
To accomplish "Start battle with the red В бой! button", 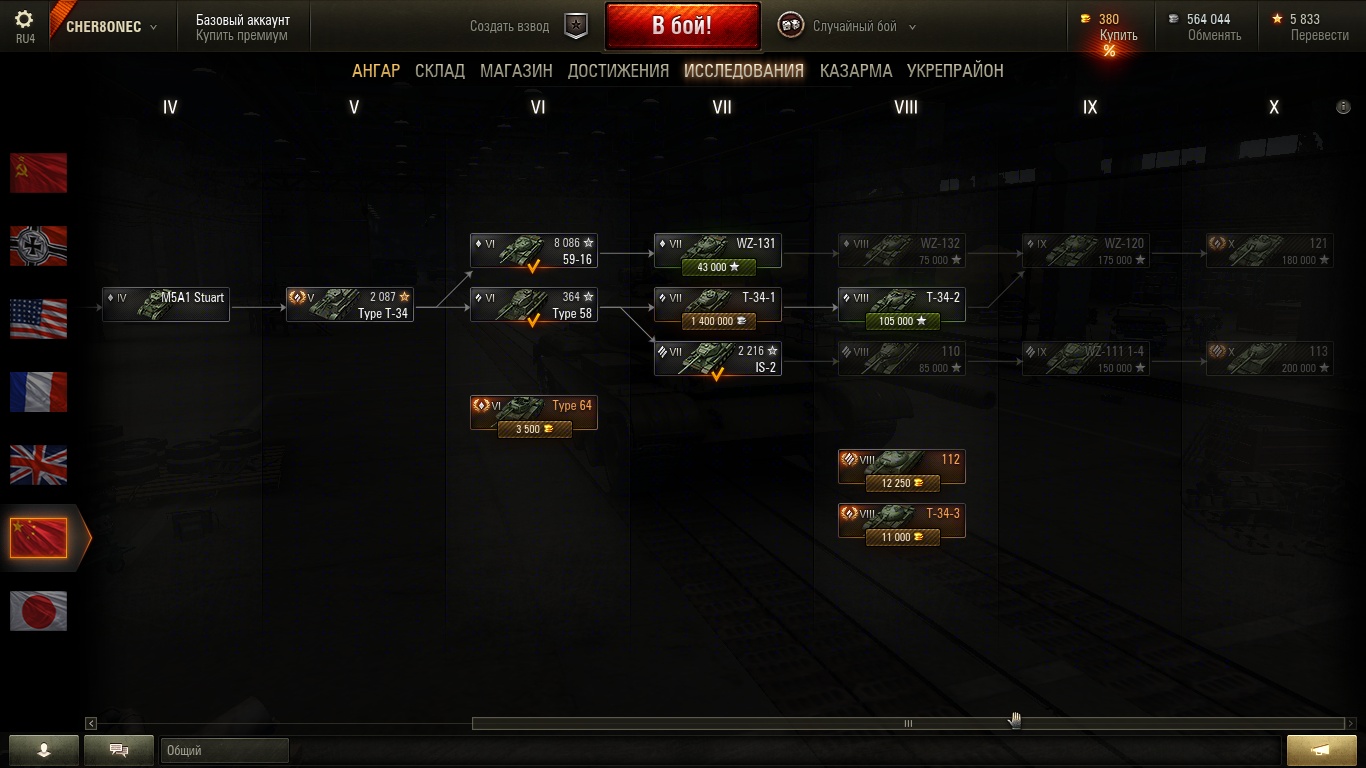I will tap(682, 26).
